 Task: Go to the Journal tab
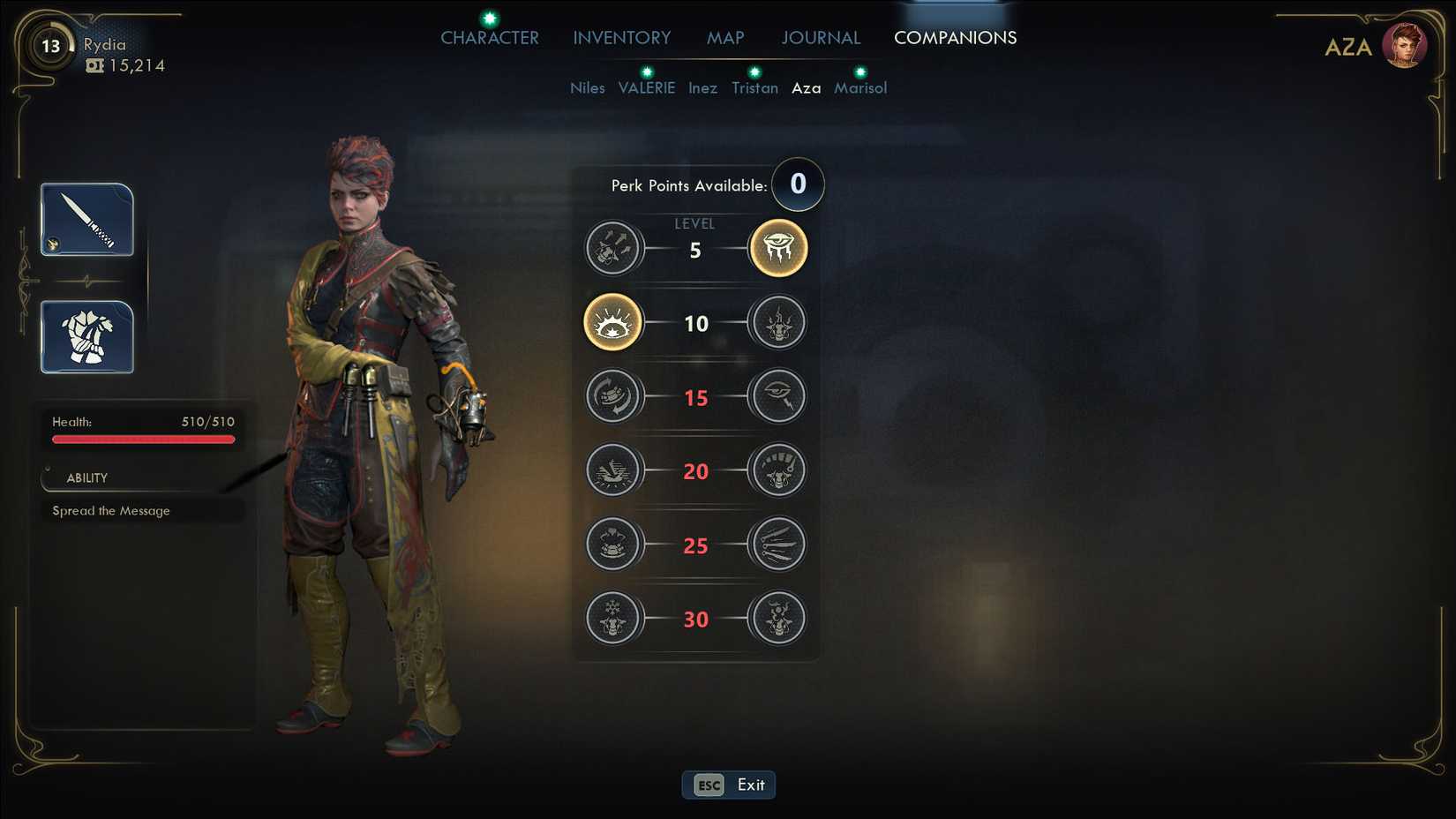(x=821, y=38)
